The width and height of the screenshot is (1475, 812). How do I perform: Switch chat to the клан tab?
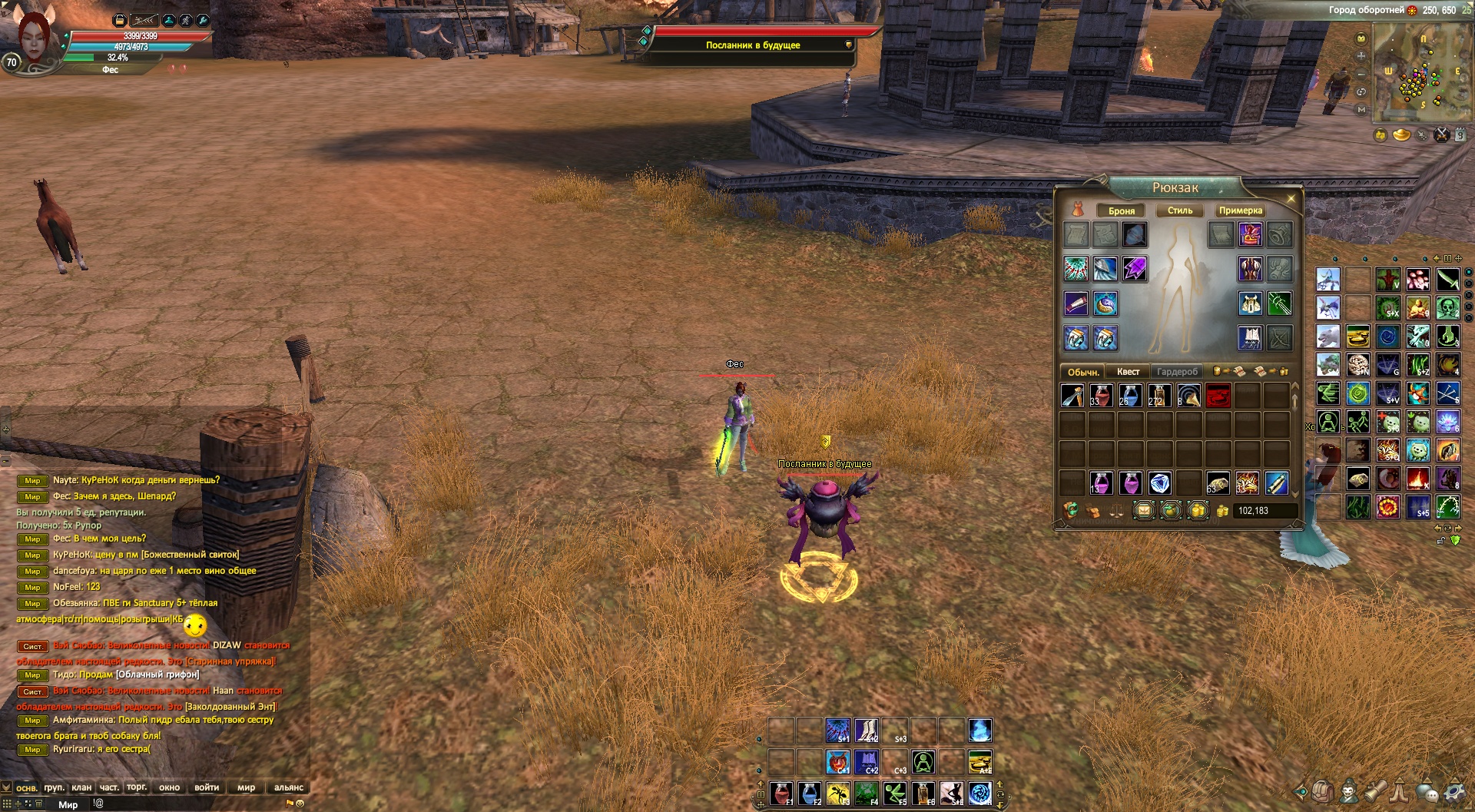pos(81,787)
